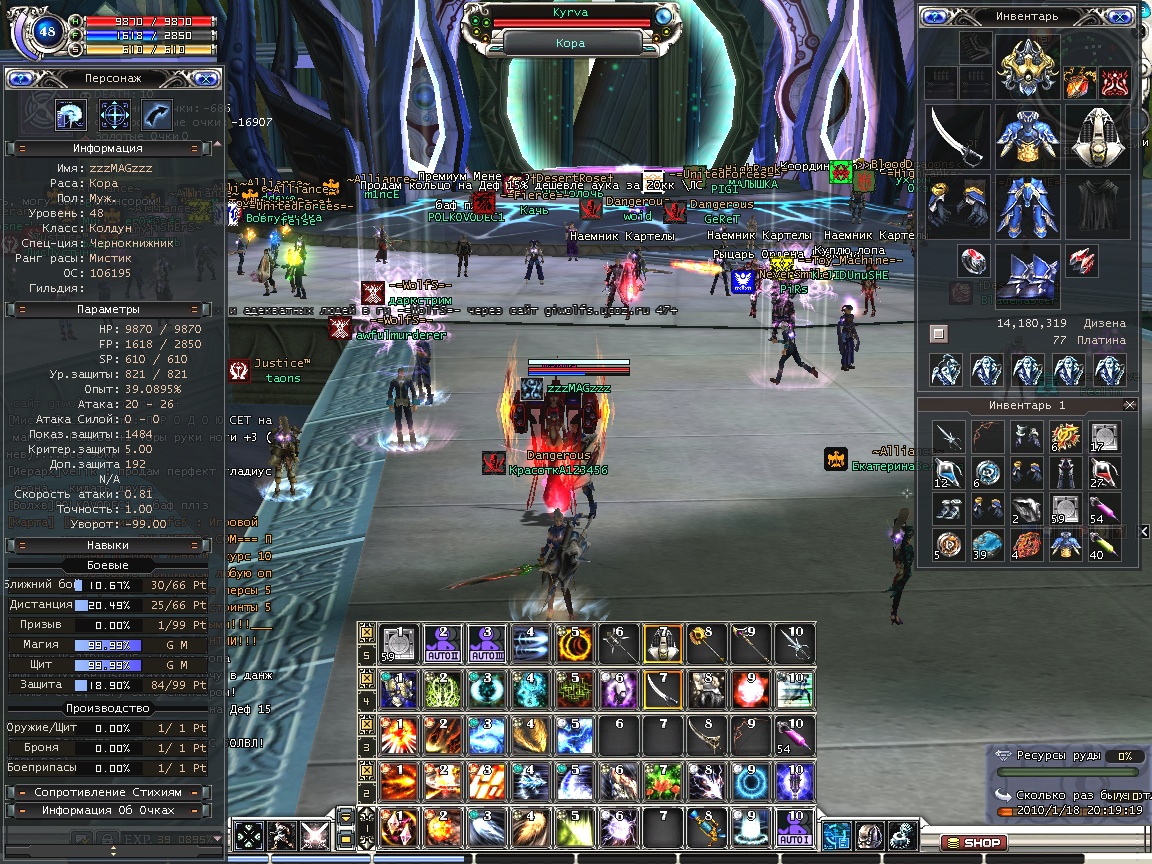The height and width of the screenshot is (864, 1152).
Task: Select the equipped curved sword slot
Action: click(x=957, y=137)
